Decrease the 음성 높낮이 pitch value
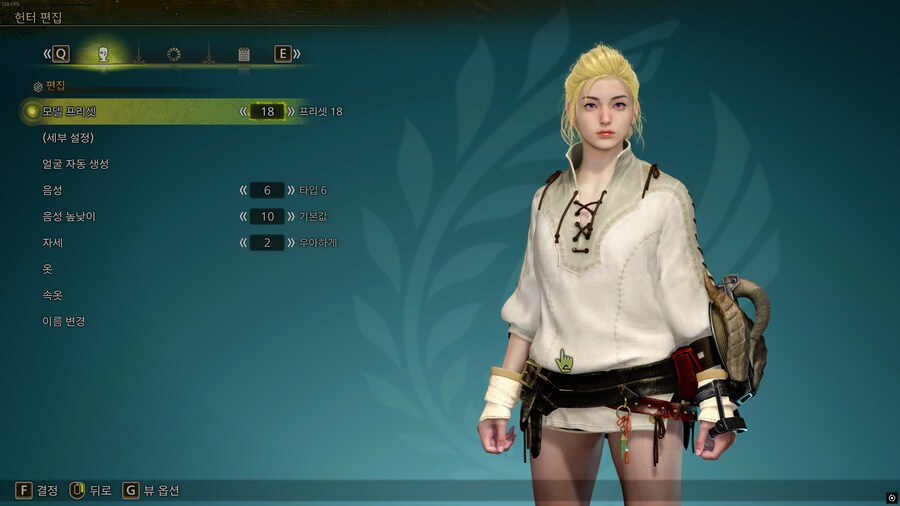The width and height of the screenshot is (900, 506). (243, 216)
